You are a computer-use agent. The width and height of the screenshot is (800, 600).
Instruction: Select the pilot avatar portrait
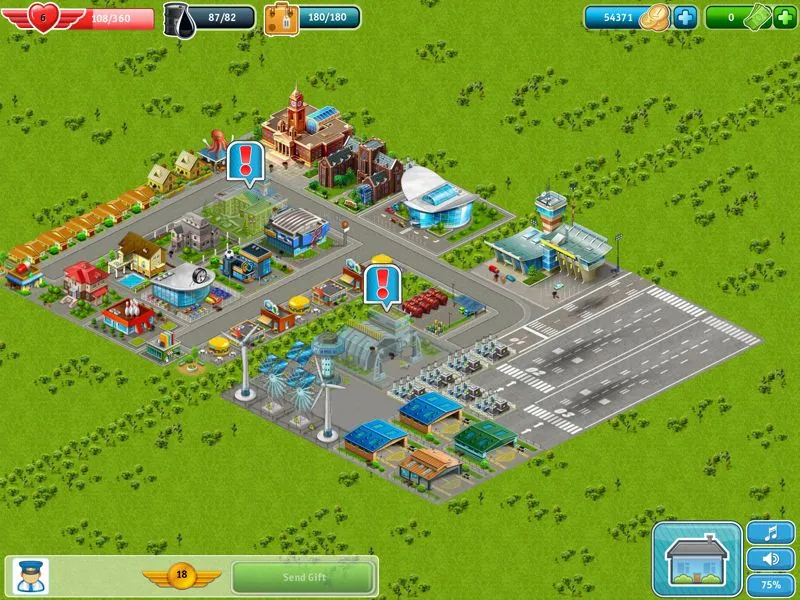tap(27, 576)
